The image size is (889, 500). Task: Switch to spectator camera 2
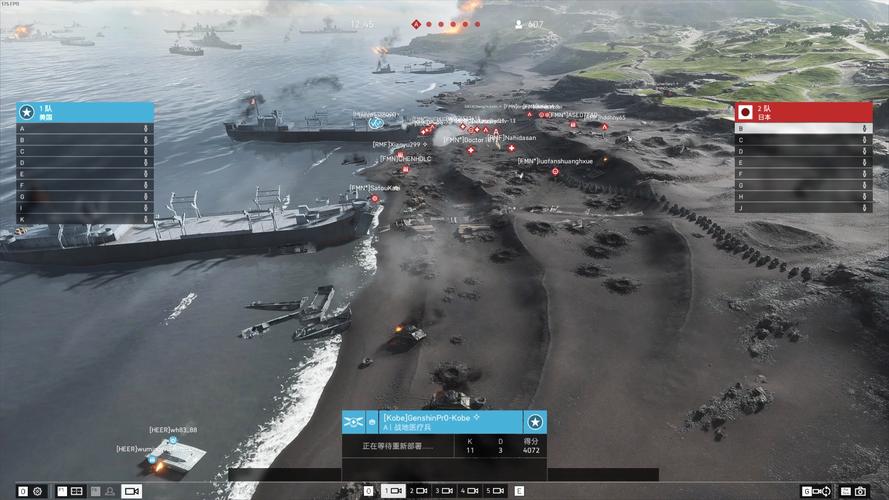418,491
